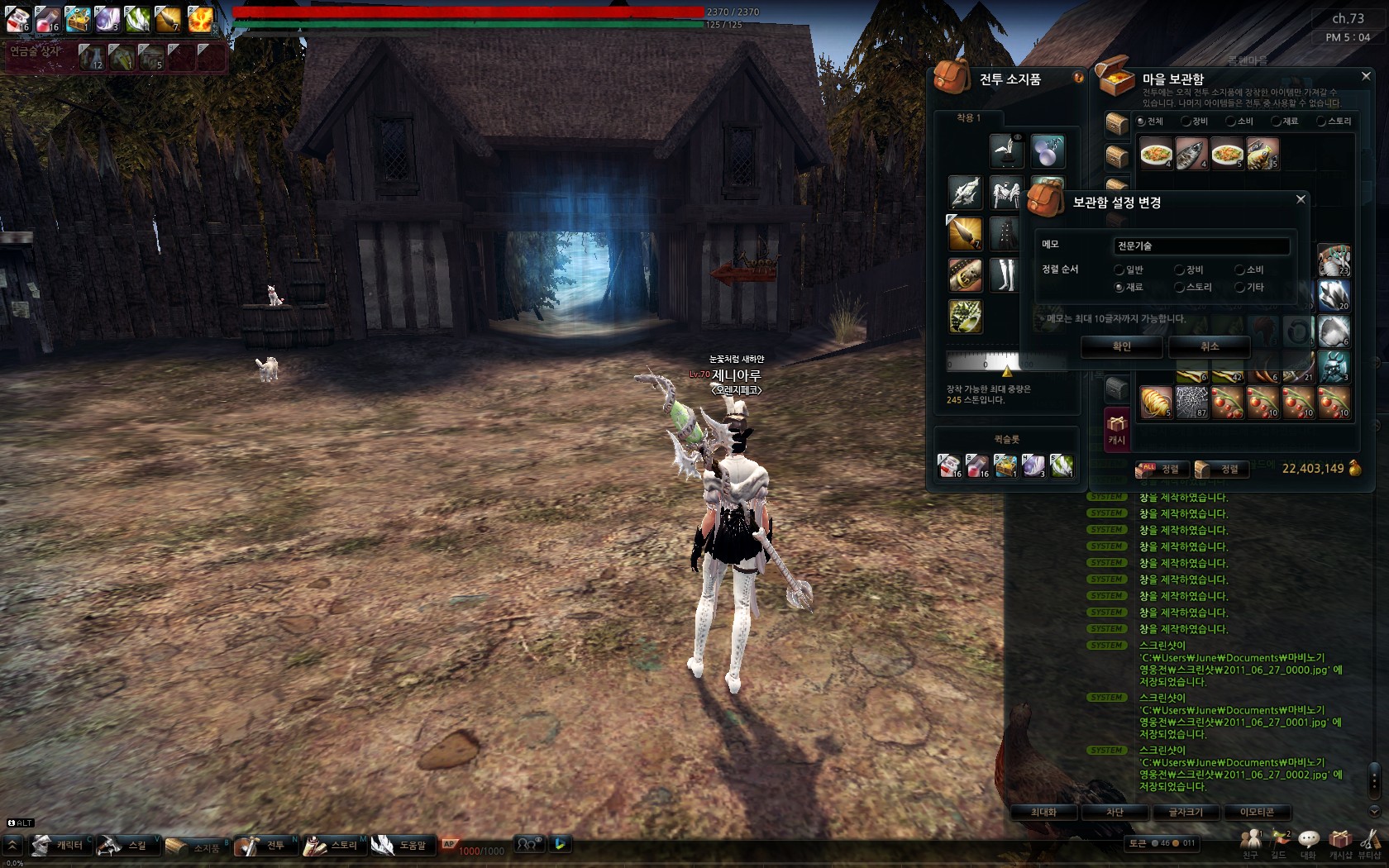Close the 마을 보관함 storage window
Viewport: 1389px width, 868px height.
(1366, 76)
